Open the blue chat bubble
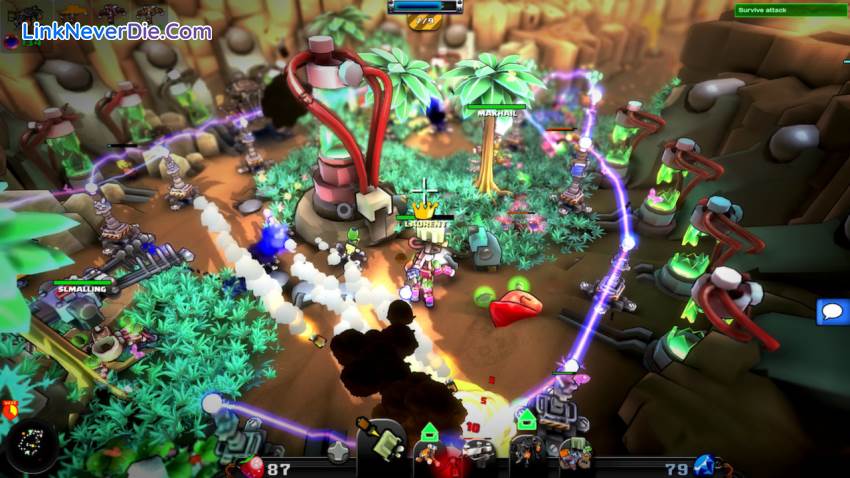 click(832, 312)
